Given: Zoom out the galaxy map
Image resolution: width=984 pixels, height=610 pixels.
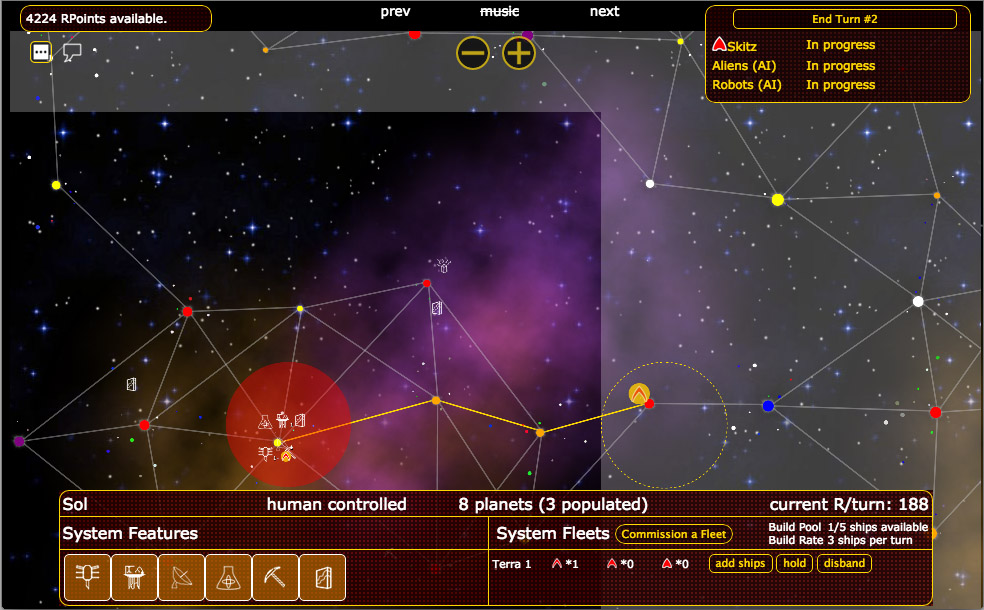Looking at the screenshot, I should click(473, 53).
